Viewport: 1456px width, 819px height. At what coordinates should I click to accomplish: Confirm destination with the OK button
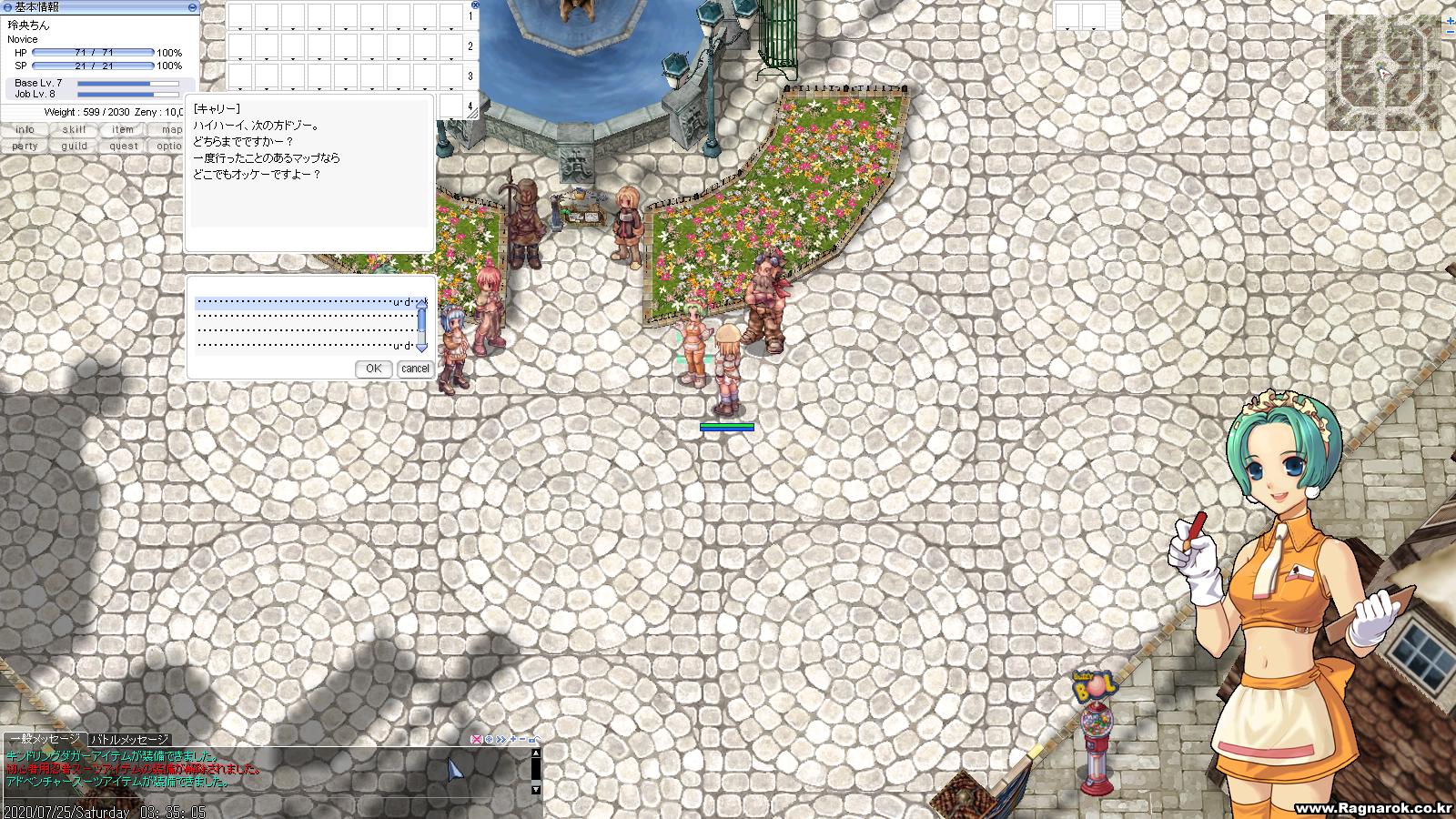373,369
